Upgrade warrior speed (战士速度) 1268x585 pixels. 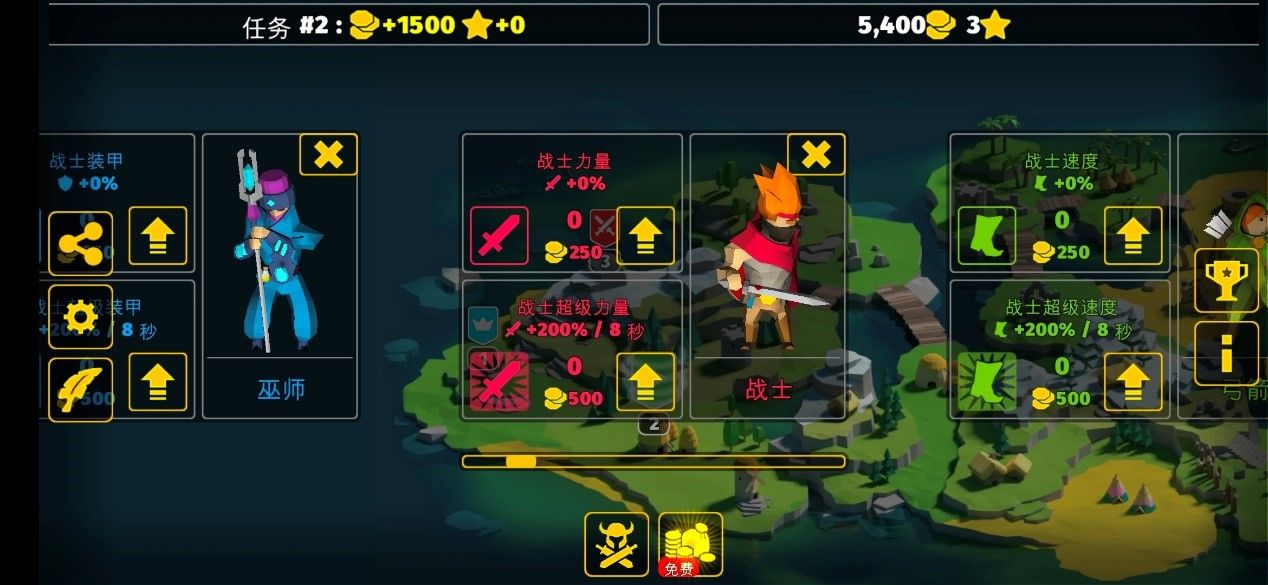[x=1133, y=236]
